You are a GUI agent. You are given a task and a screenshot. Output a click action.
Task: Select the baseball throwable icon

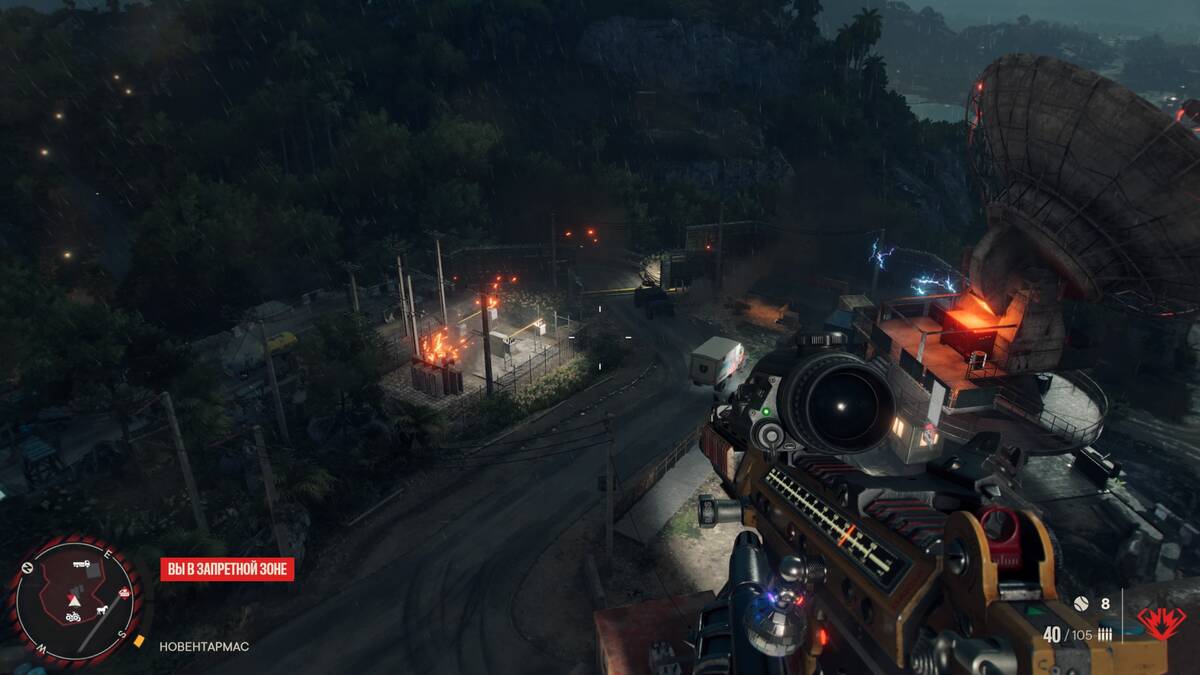coord(1080,604)
